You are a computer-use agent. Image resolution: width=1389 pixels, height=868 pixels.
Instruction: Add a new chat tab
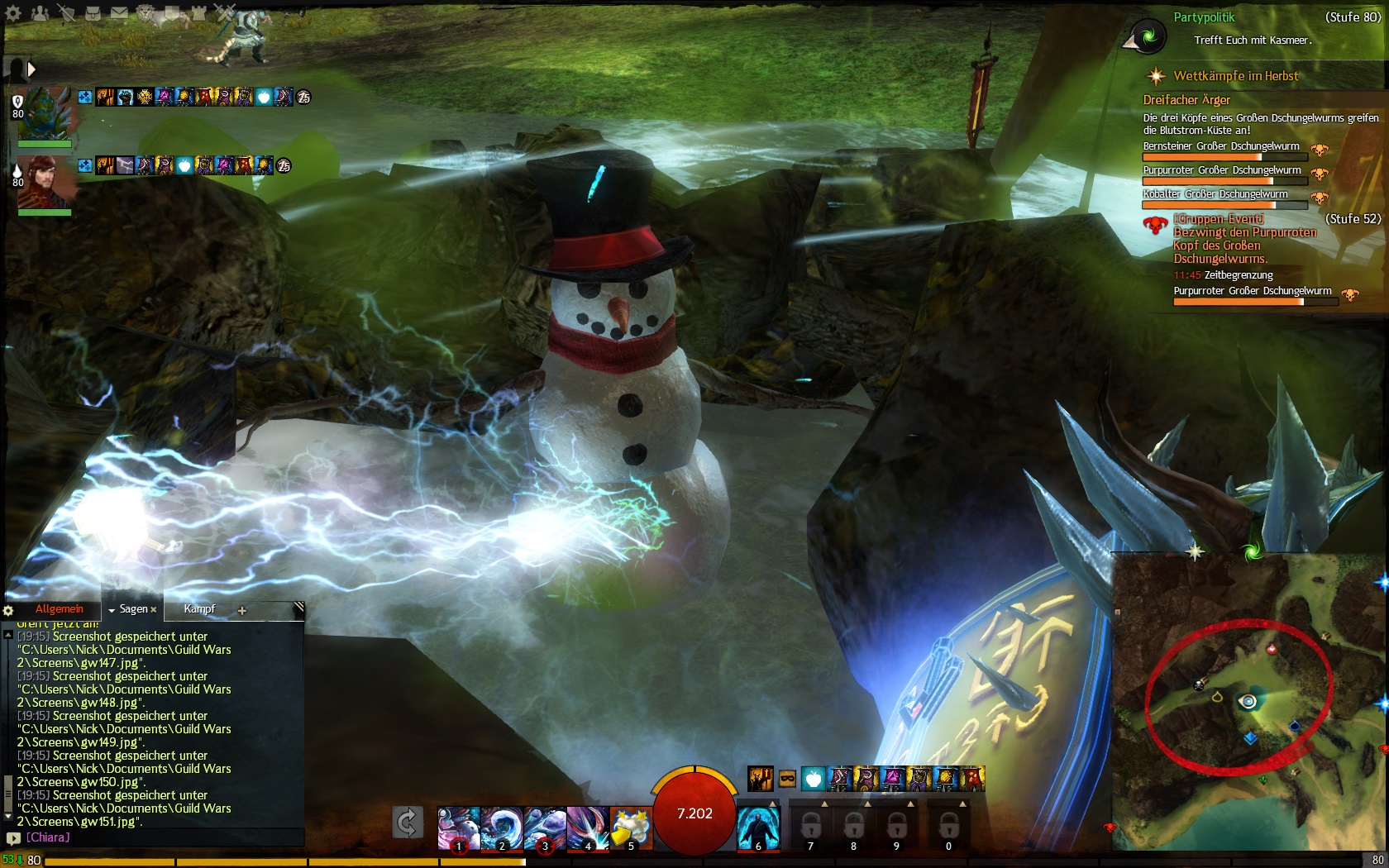(242, 611)
